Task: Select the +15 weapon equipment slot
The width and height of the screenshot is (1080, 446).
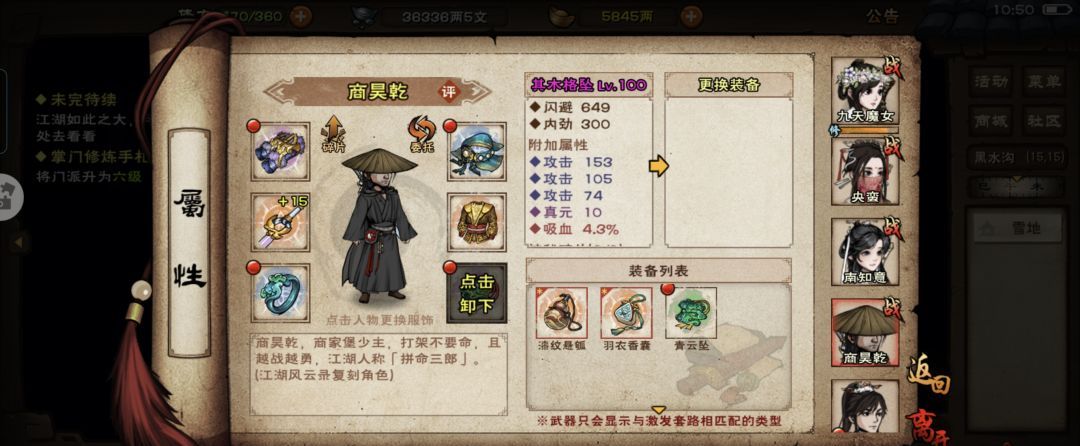Action: tap(280, 222)
